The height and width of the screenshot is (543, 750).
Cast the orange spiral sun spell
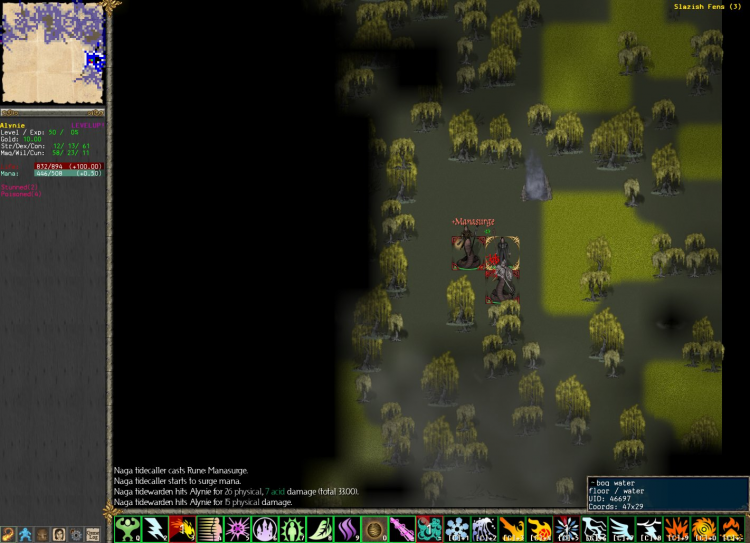click(702, 529)
